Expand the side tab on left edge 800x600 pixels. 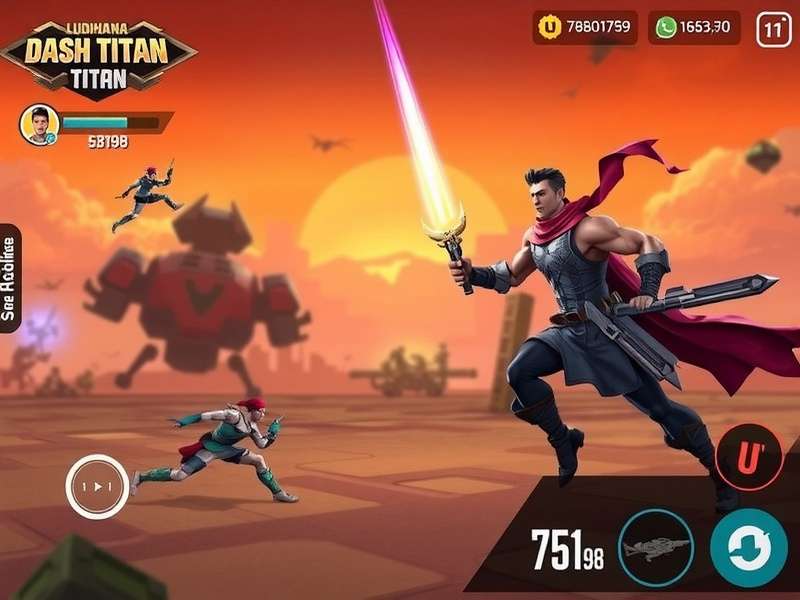pos(10,279)
